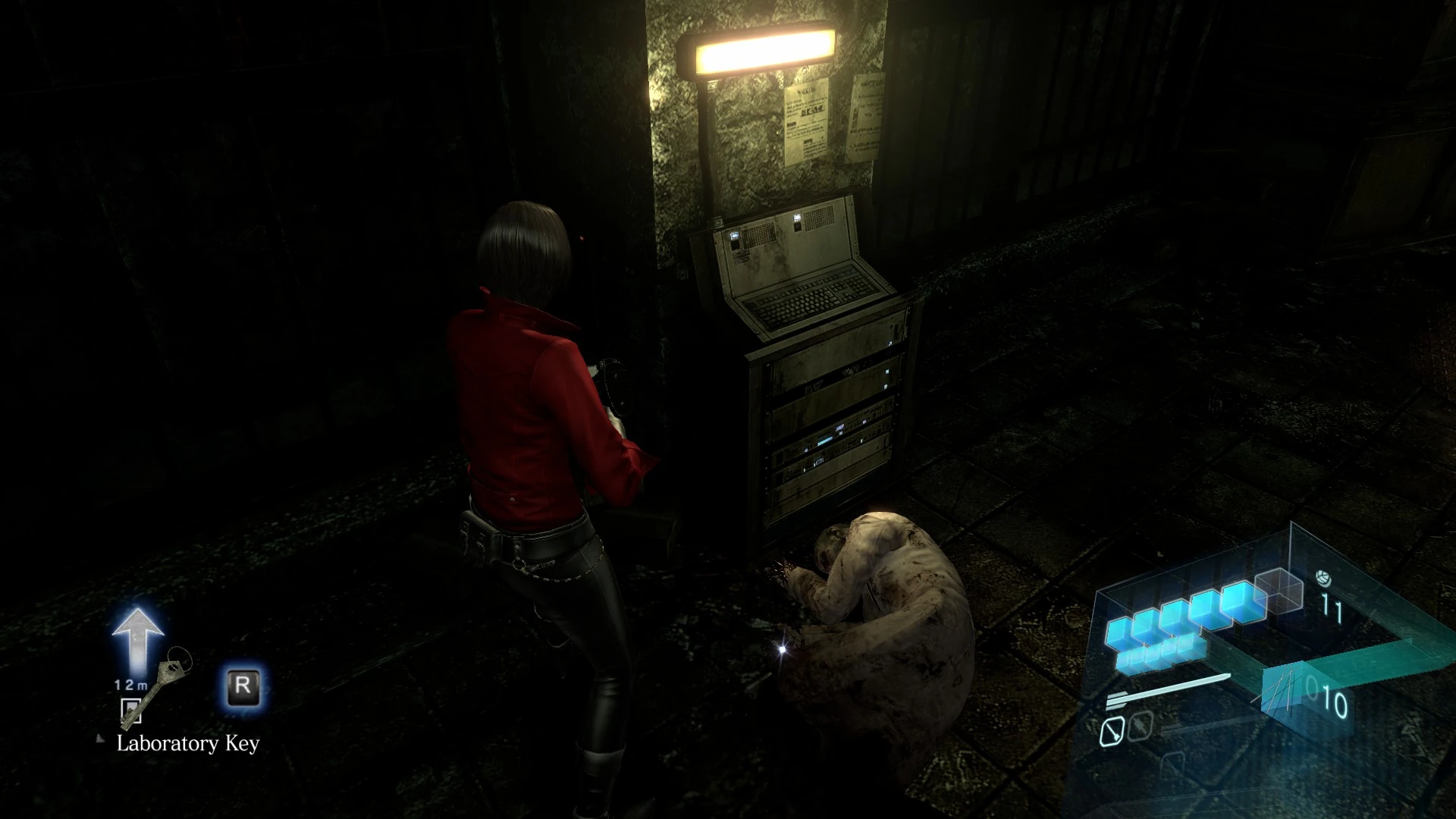
Task: Click the 12 m distance indicator
Action: (x=130, y=685)
